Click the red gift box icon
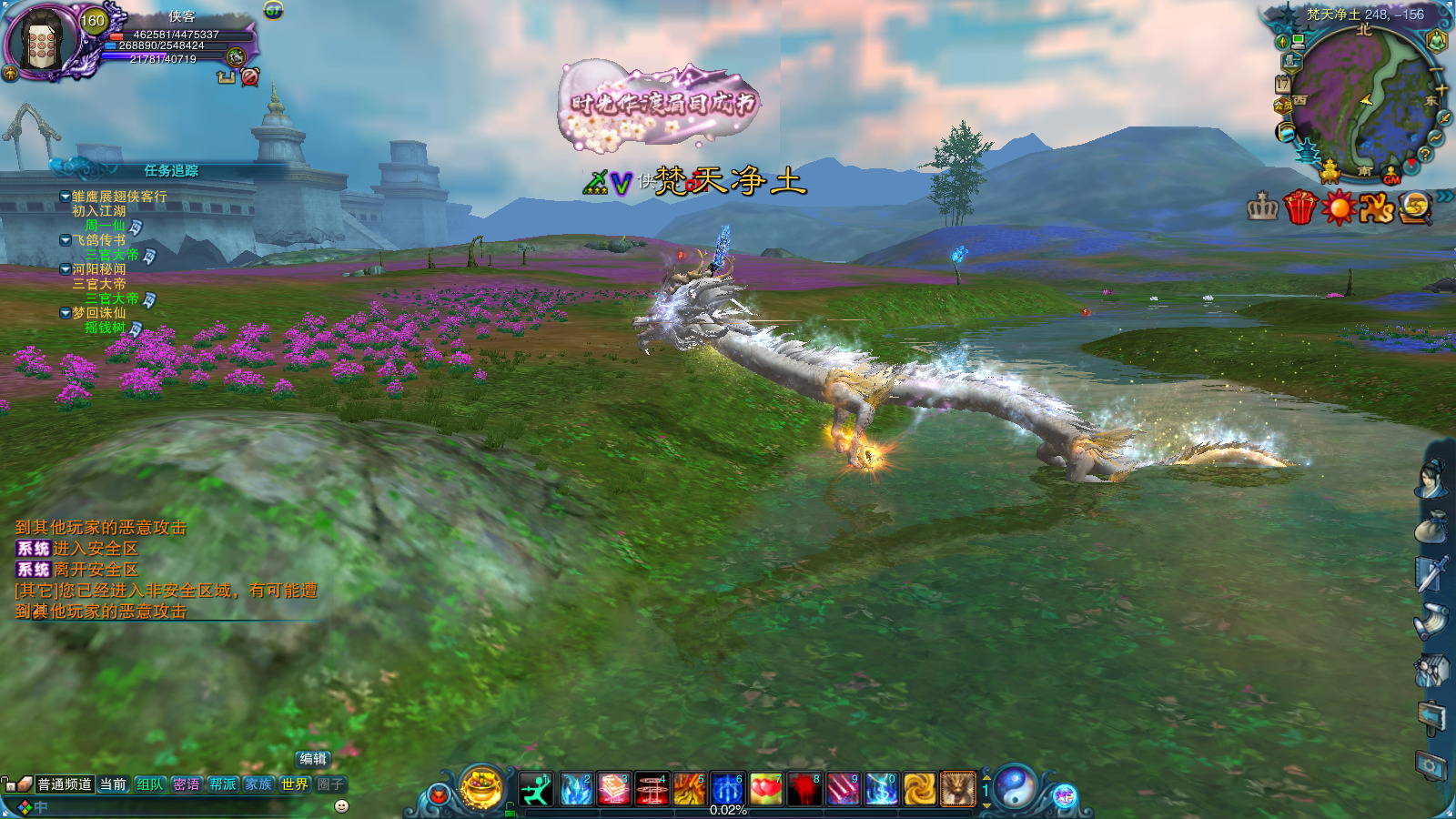Viewport: 1456px width, 819px height. [x=1300, y=207]
